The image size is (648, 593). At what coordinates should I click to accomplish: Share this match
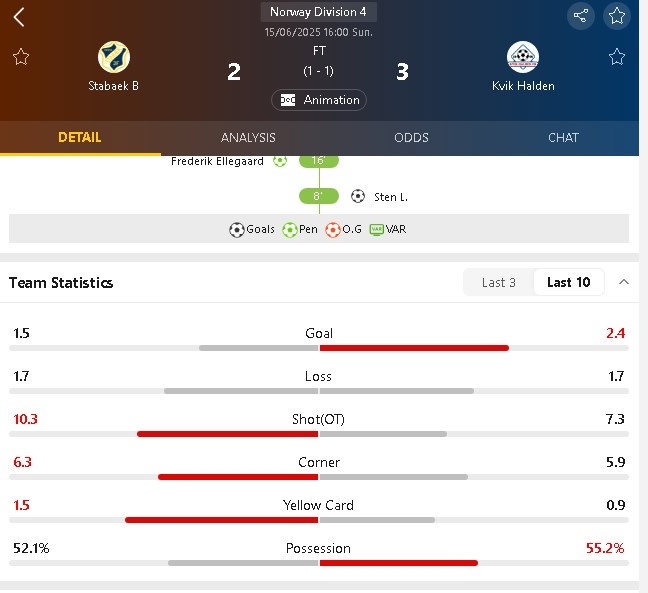pos(580,15)
